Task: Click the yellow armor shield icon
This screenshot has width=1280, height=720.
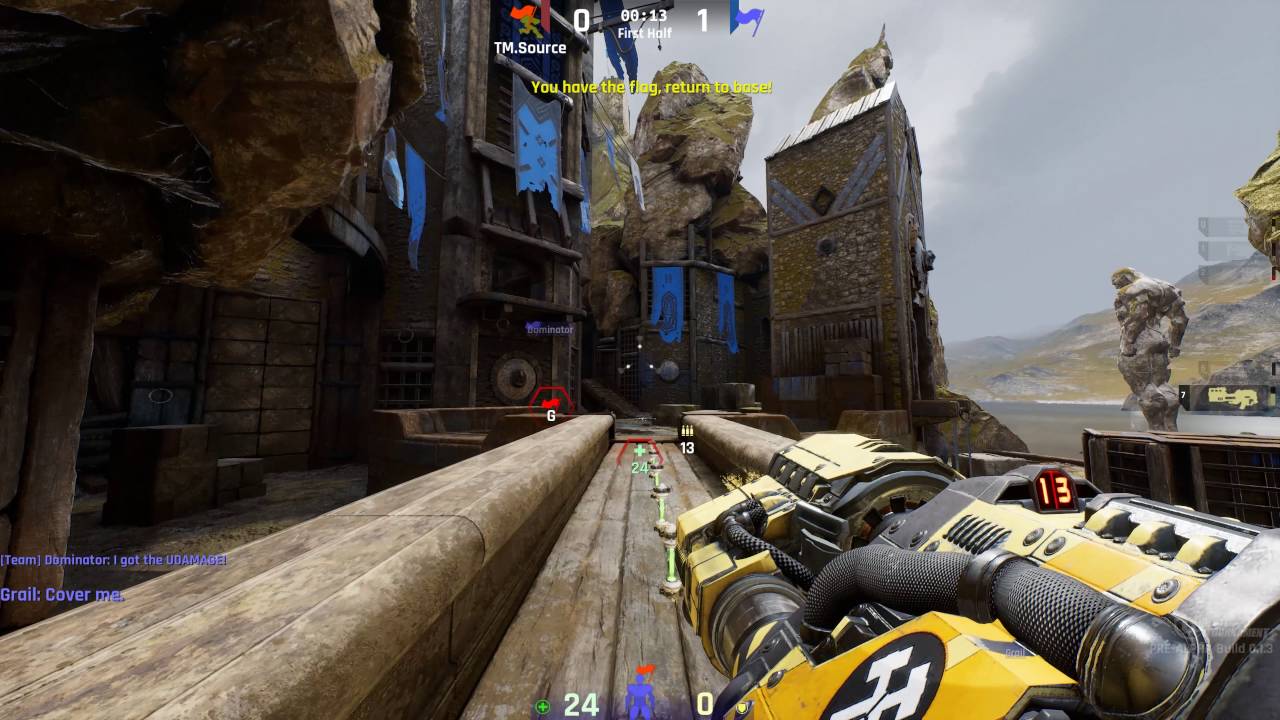Action: 741,706
